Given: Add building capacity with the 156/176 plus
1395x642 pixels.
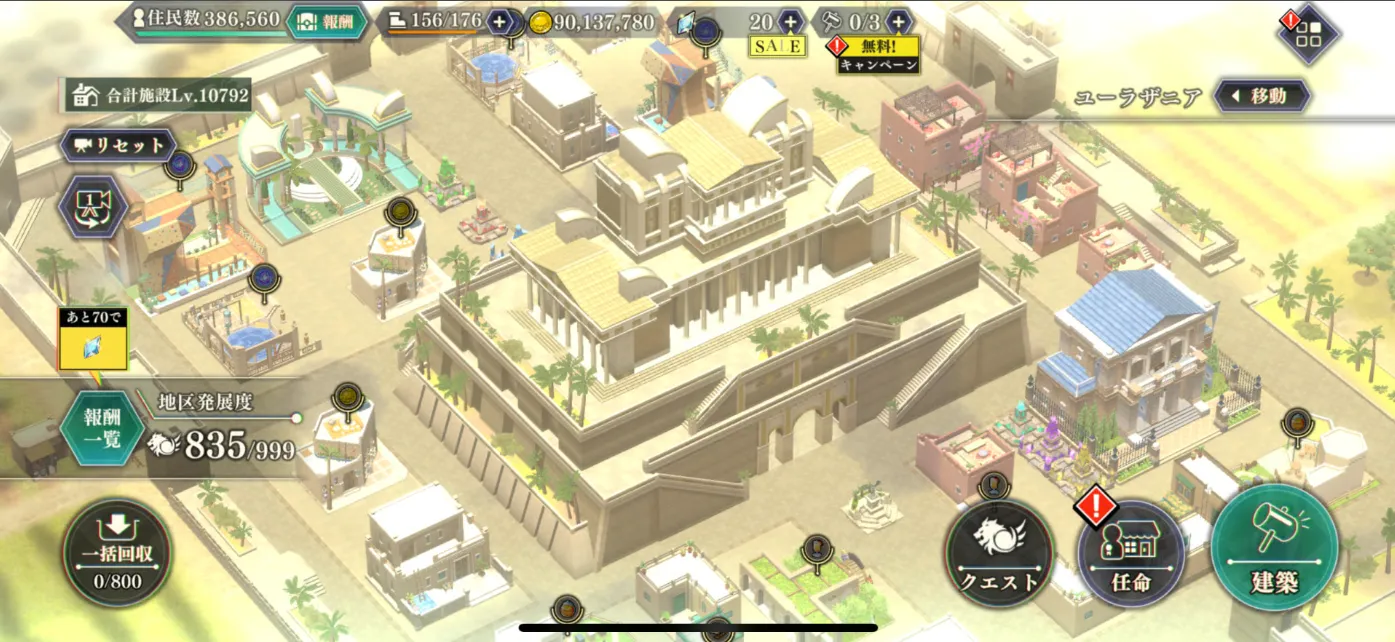Looking at the screenshot, I should click(500, 21).
